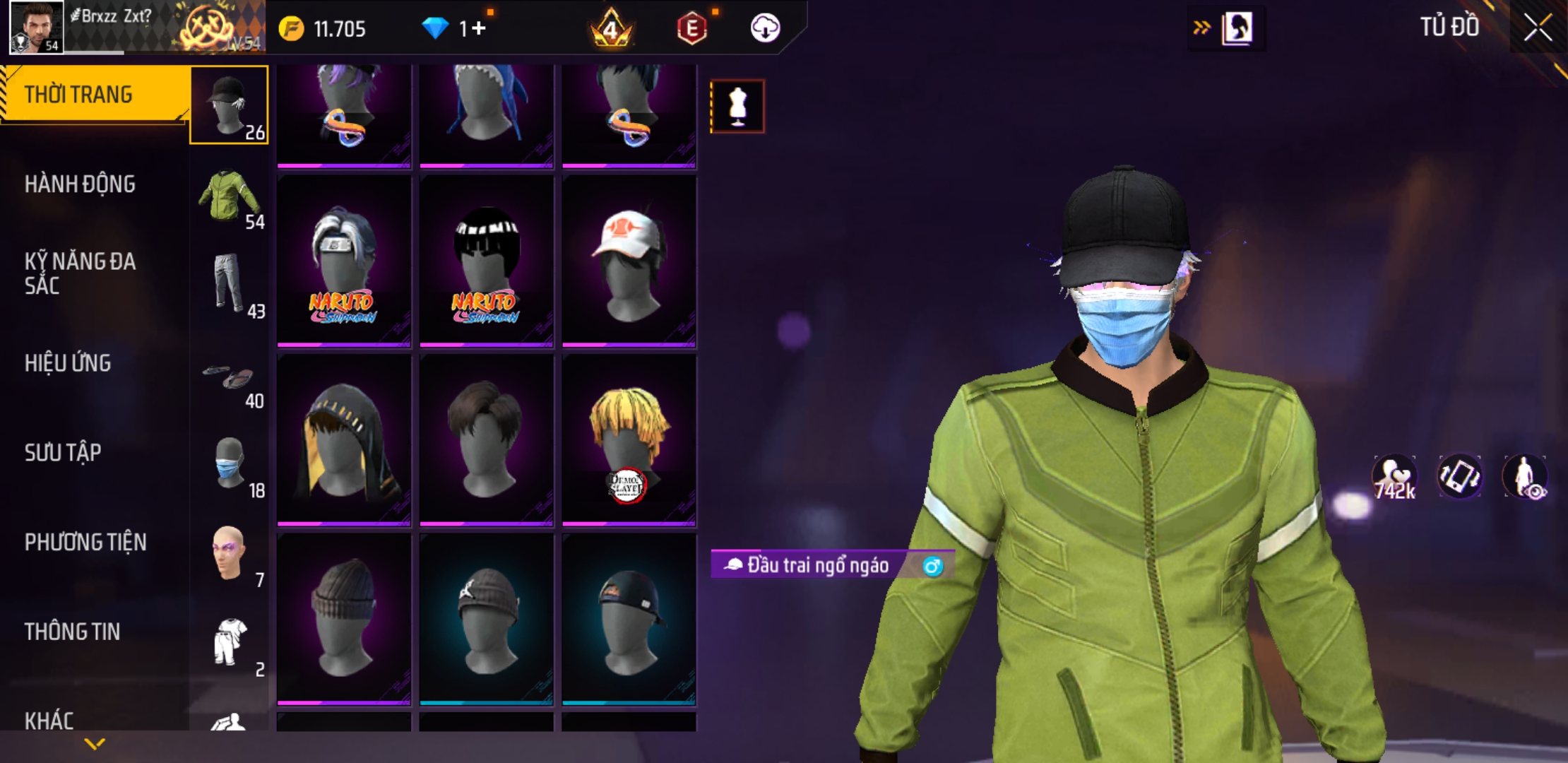The height and width of the screenshot is (763, 1568).
Task: Select the blue face mask subcategory
Action: tap(229, 465)
